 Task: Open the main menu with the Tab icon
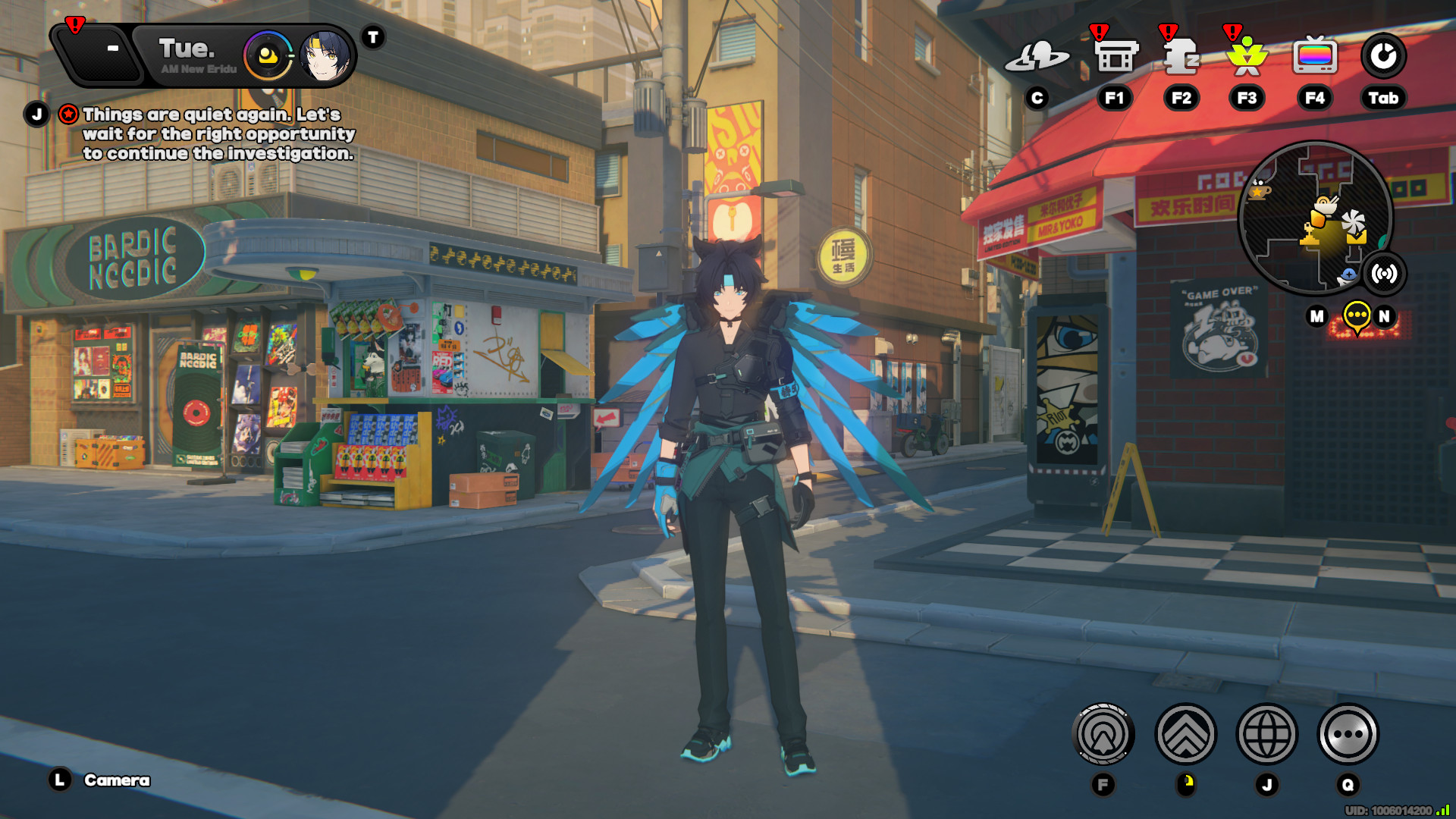(x=1383, y=55)
